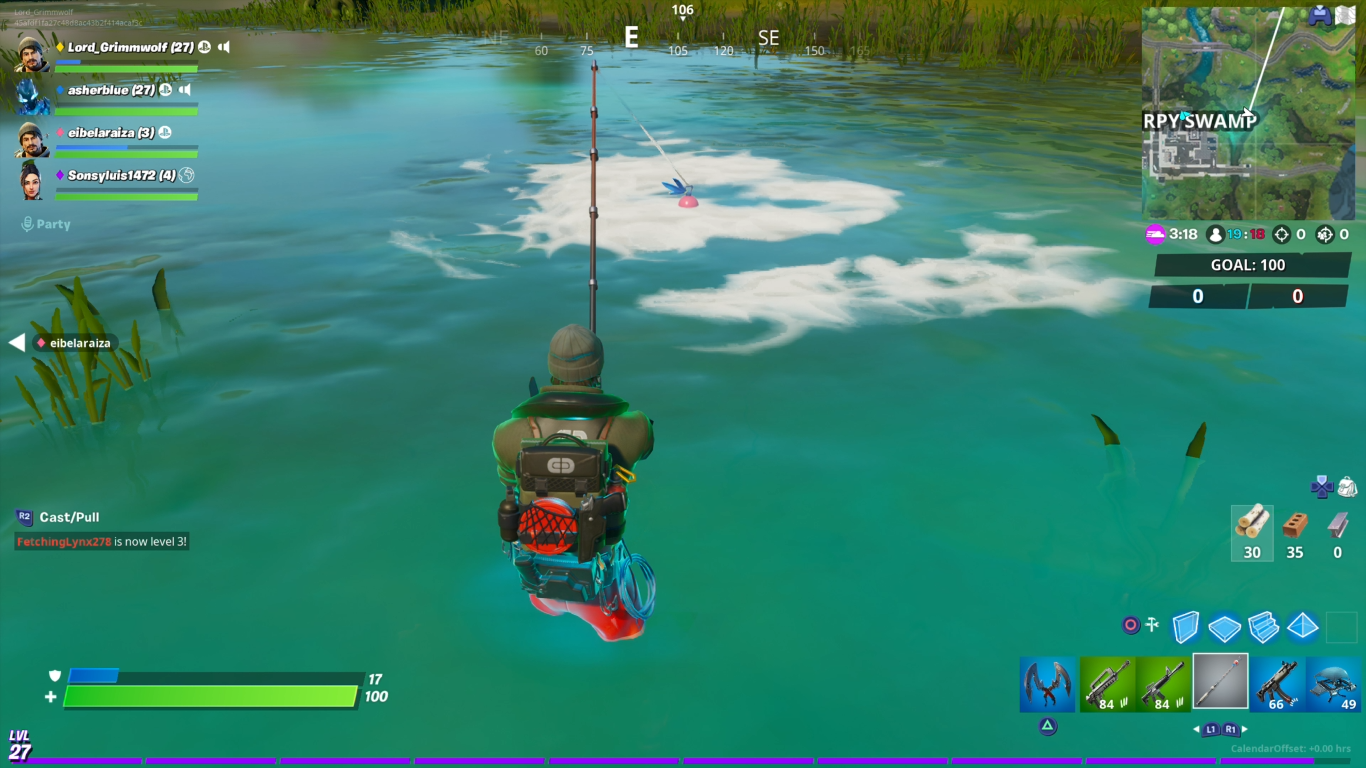Select metal as building material
This screenshot has height=768, width=1366.
pos(1338,532)
